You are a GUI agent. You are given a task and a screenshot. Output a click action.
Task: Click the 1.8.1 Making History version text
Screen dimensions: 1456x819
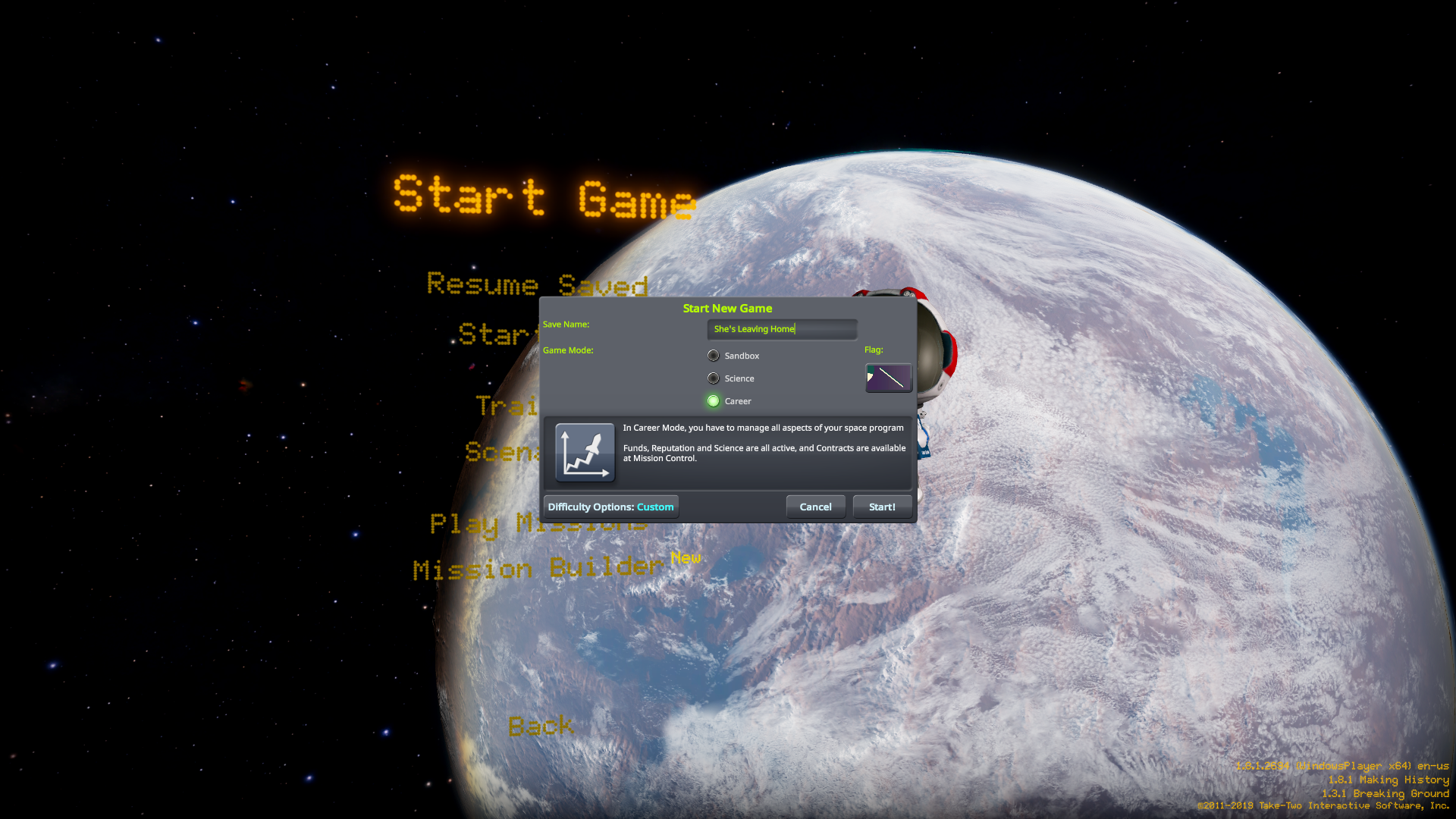[x=1390, y=780]
